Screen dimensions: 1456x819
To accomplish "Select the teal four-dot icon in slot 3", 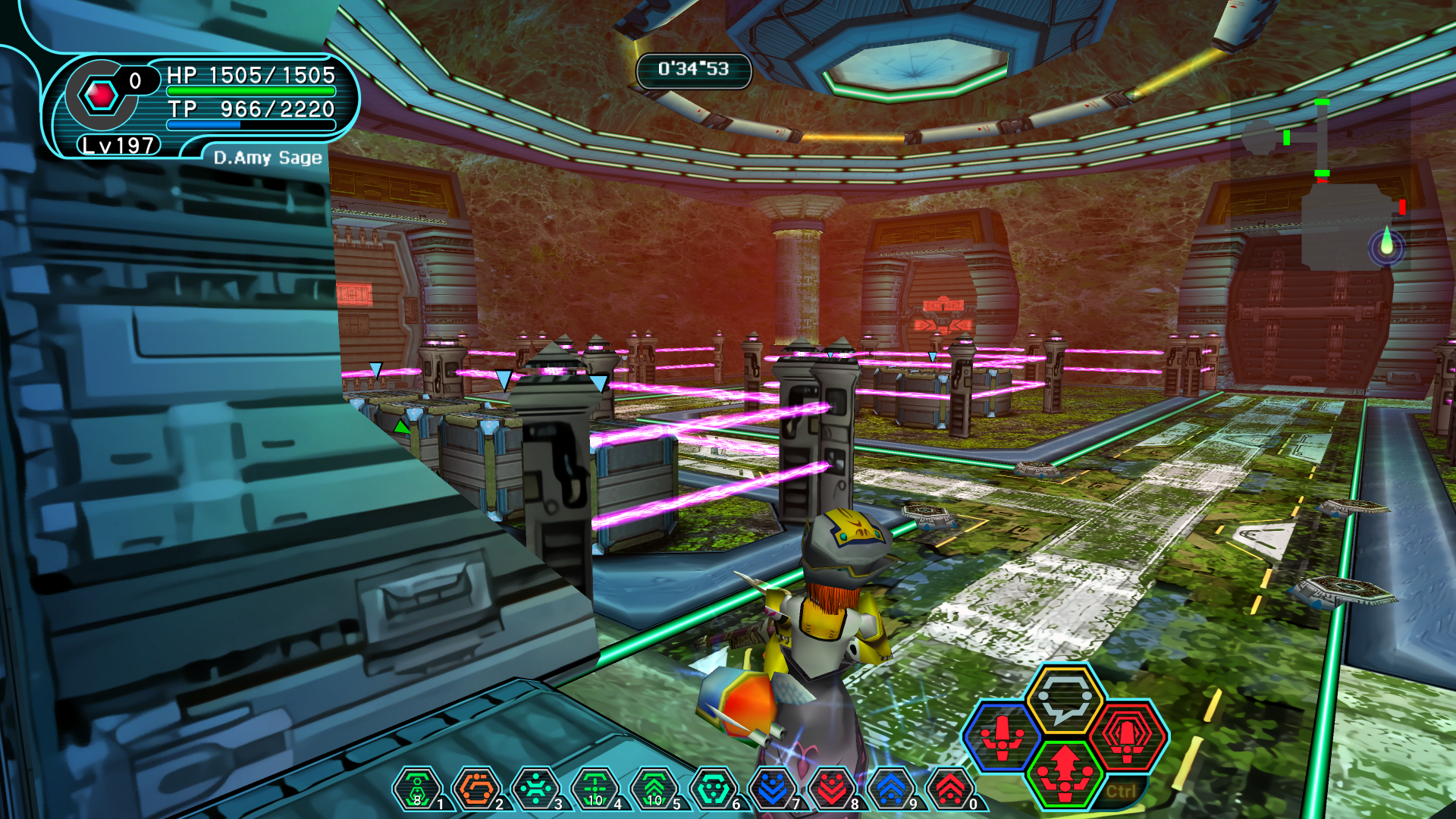I will (535, 789).
